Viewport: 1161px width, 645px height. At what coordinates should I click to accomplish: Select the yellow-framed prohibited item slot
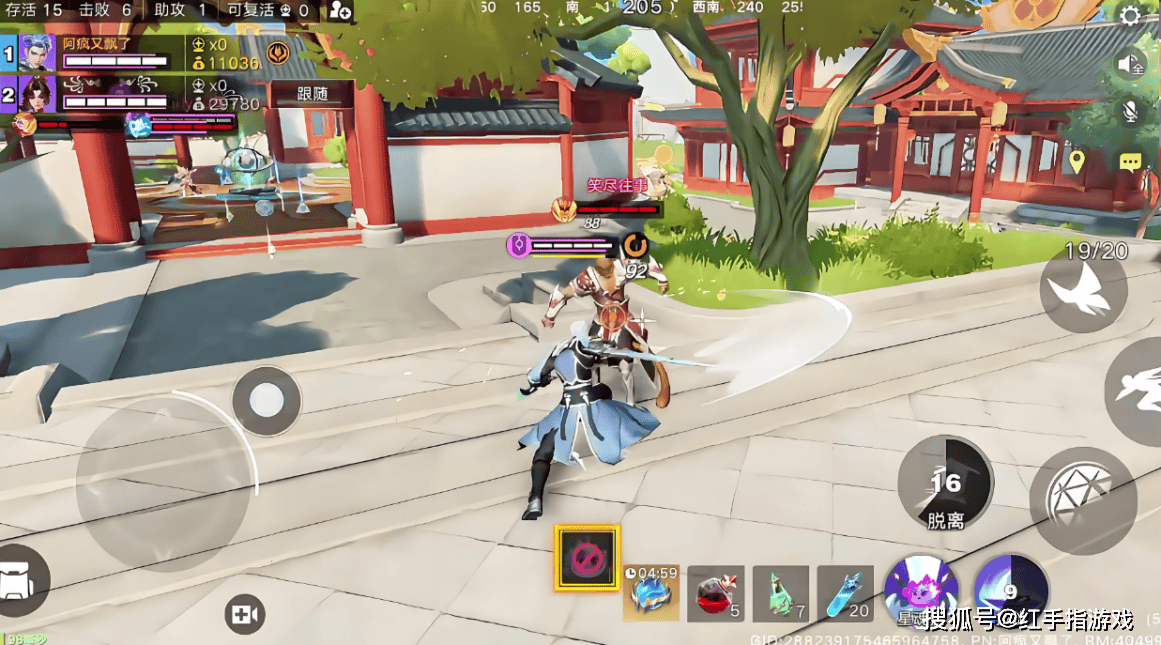[x=587, y=558]
